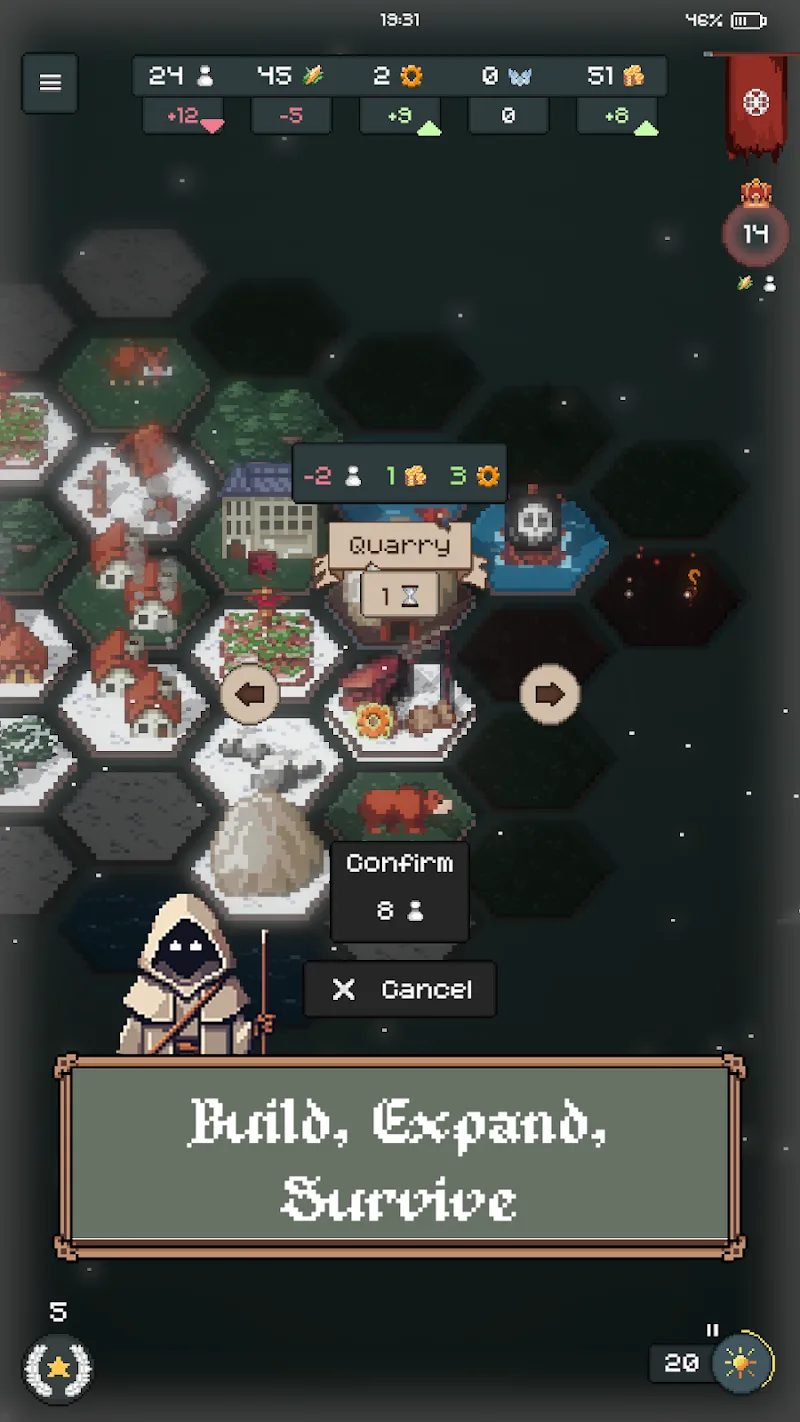Open the red banner in the corner

pyautogui.click(x=756, y=104)
